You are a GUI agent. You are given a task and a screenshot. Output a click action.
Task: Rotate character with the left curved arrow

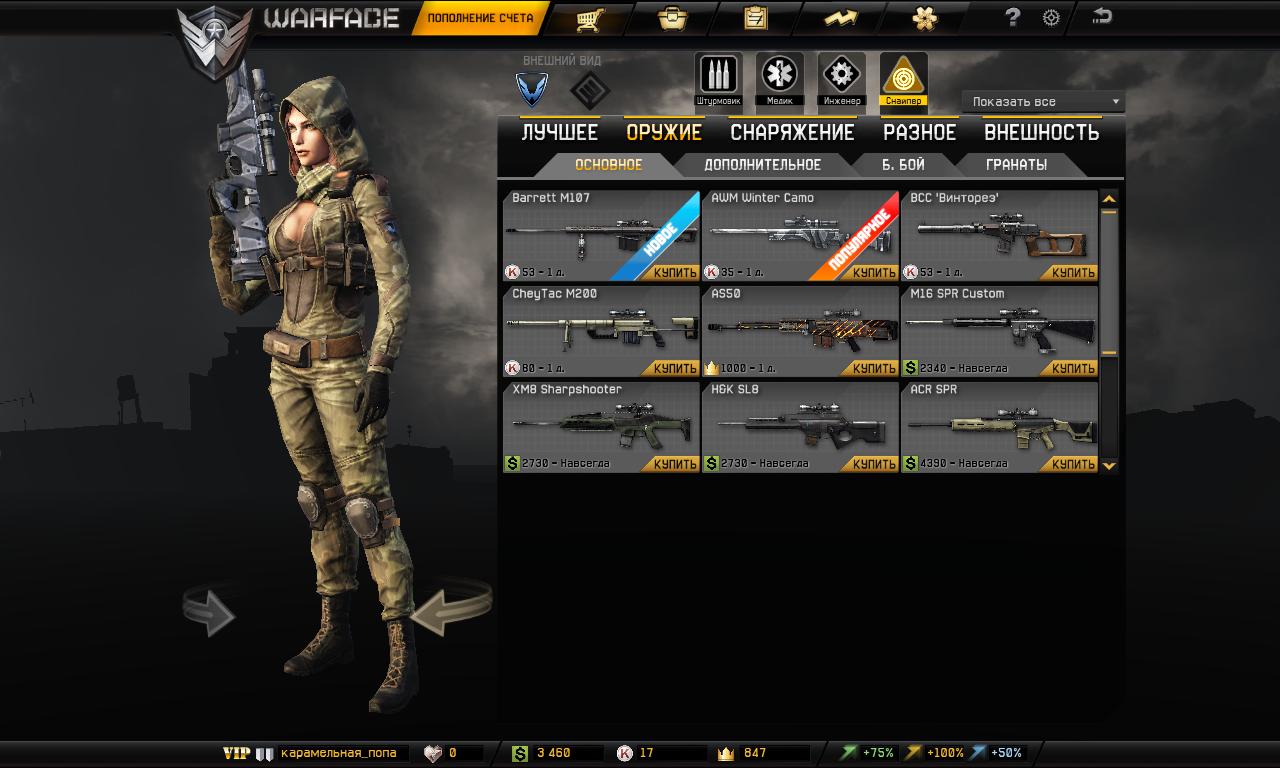coord(208,611)
